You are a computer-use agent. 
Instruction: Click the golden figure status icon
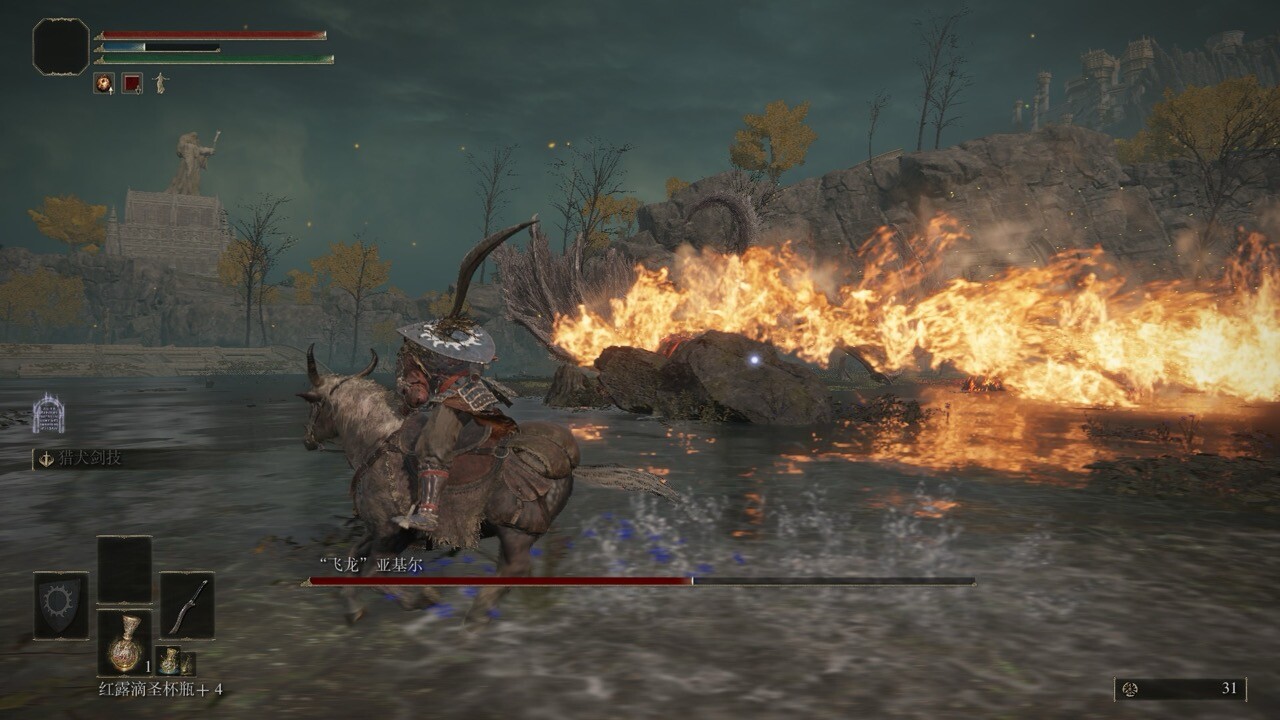pos(160,83)
